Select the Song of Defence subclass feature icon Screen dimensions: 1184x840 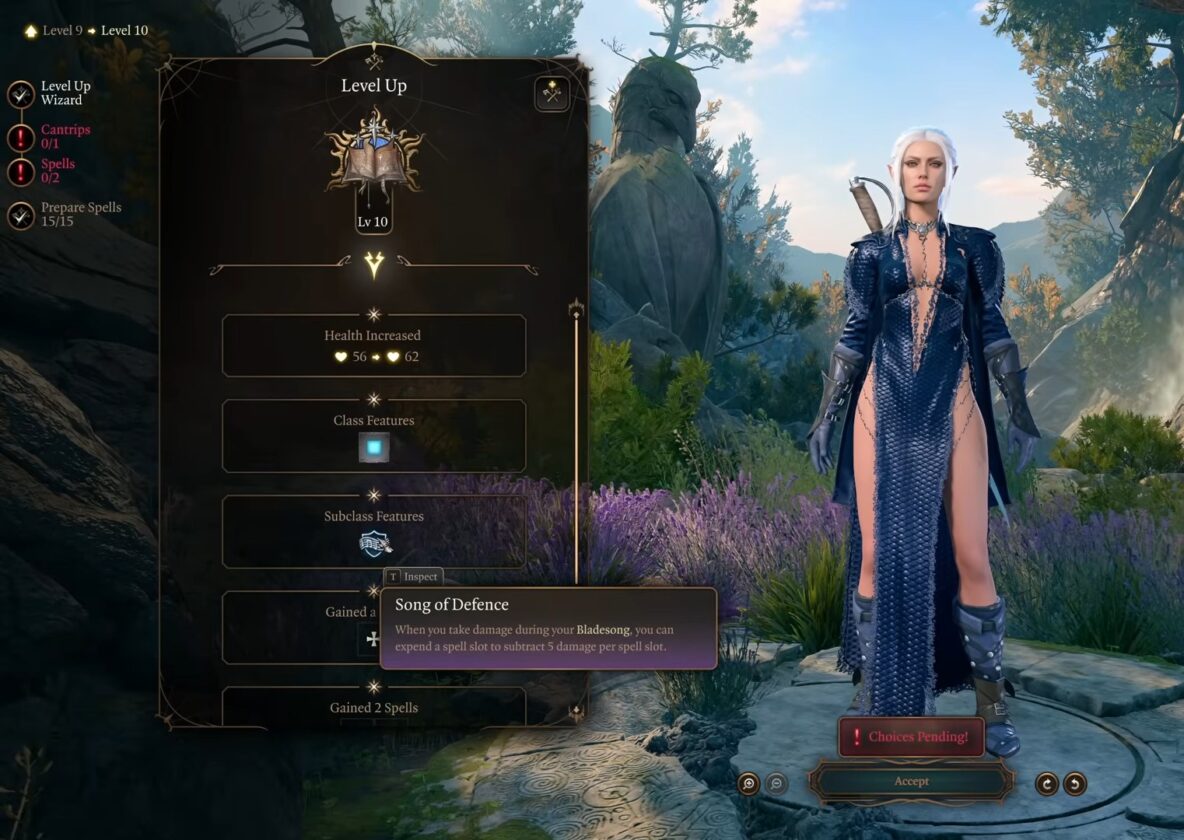point(375,543)
